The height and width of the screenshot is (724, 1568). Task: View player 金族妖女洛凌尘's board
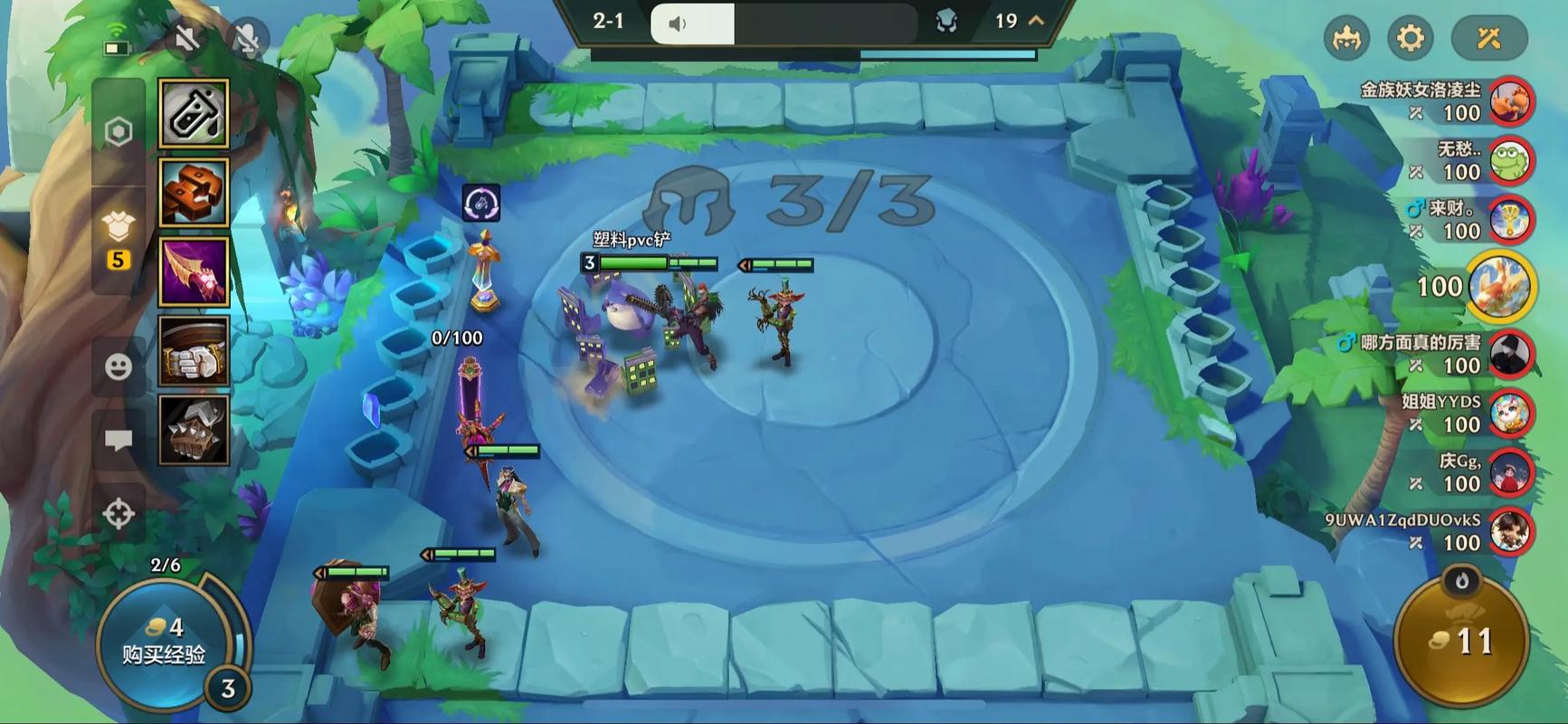1510,101
